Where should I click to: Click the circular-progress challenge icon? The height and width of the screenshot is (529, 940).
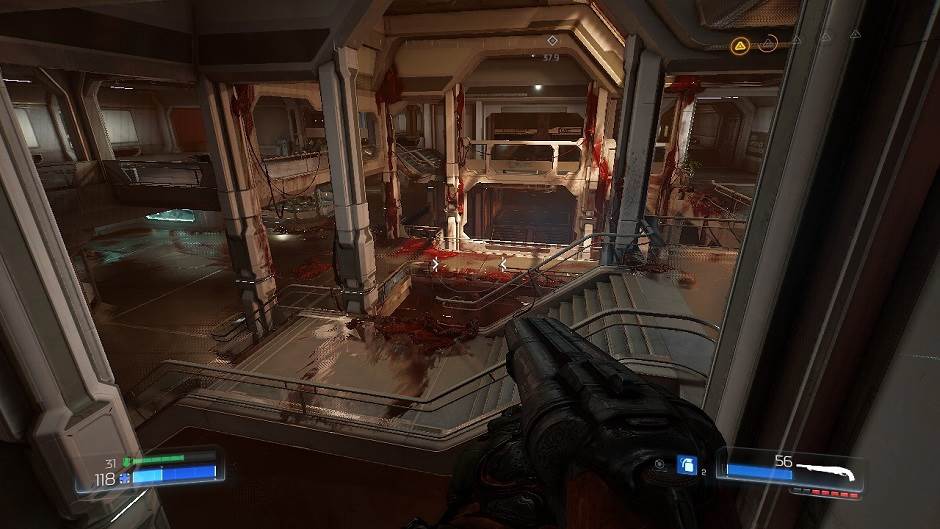click(769, 43)
